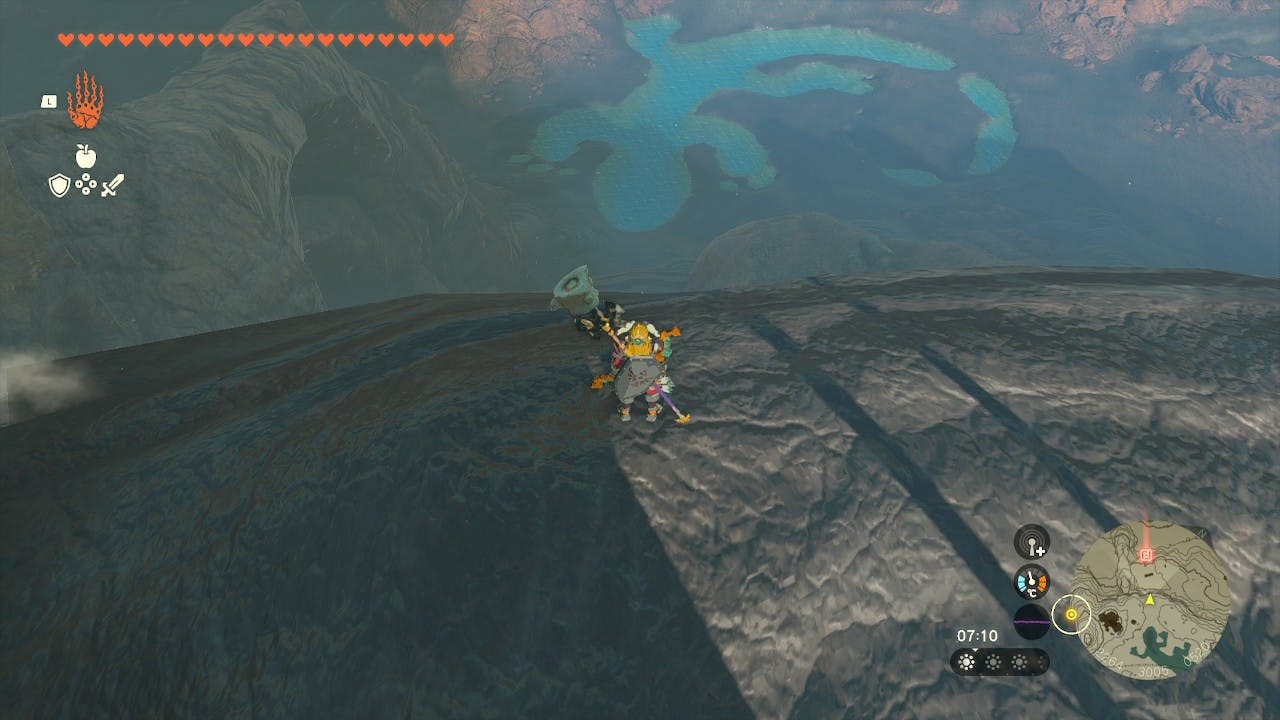This screenshot has width=1280, height=720.
Task: Click the yellow player arrow on minimap
Action: [1150, 599]
